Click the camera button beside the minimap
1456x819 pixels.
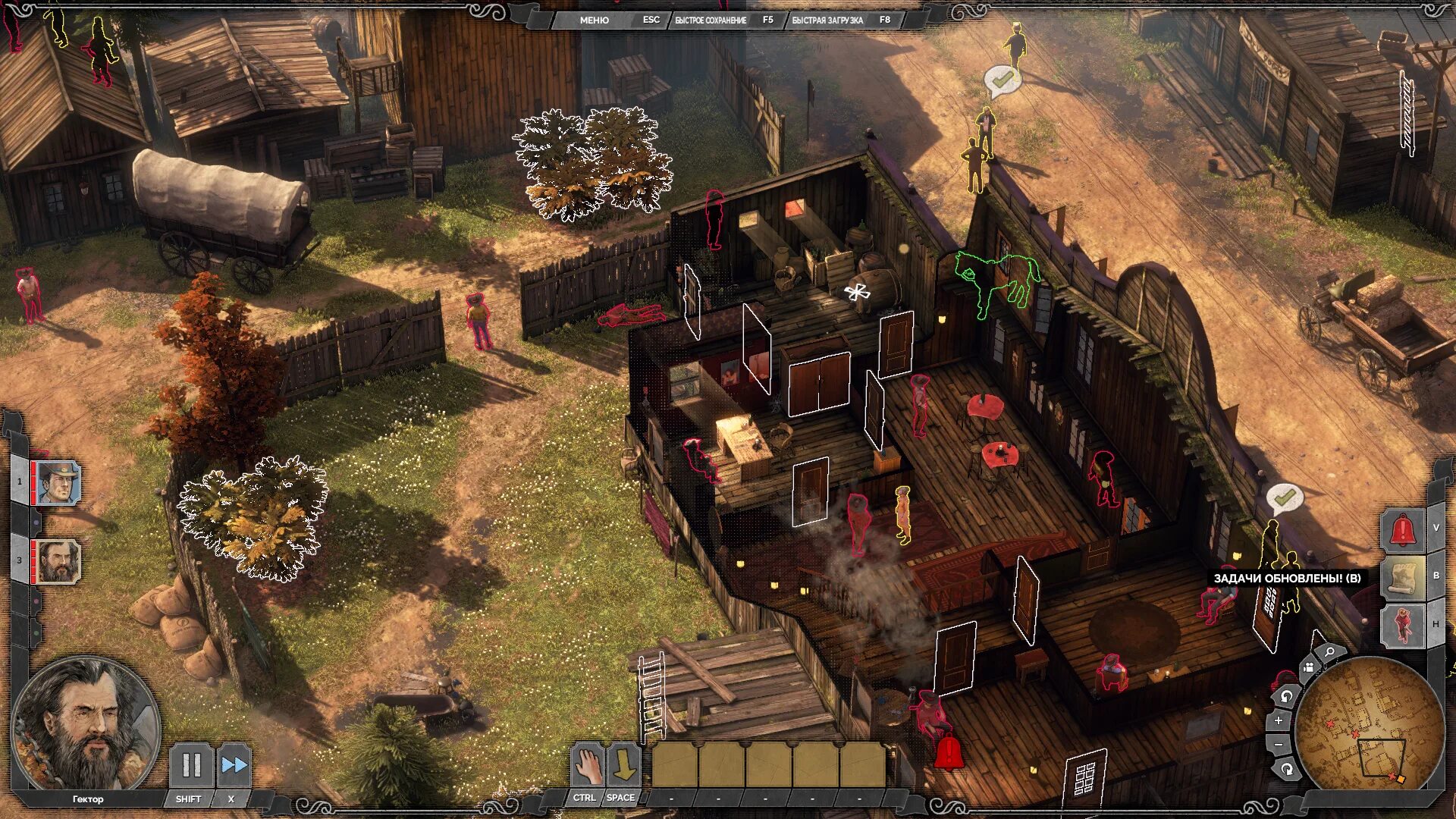point(1308,668)
